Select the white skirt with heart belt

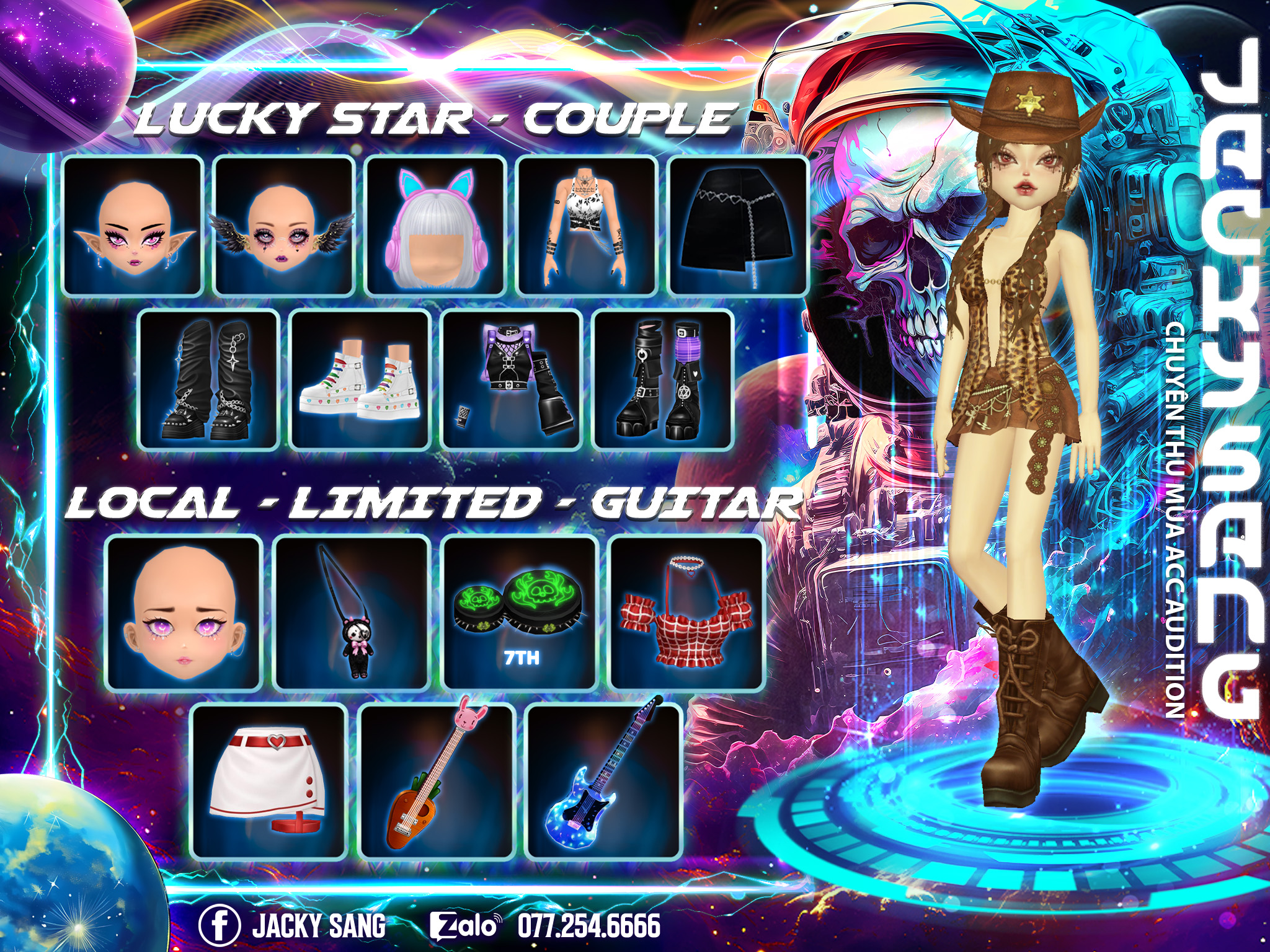click(269, 780)
